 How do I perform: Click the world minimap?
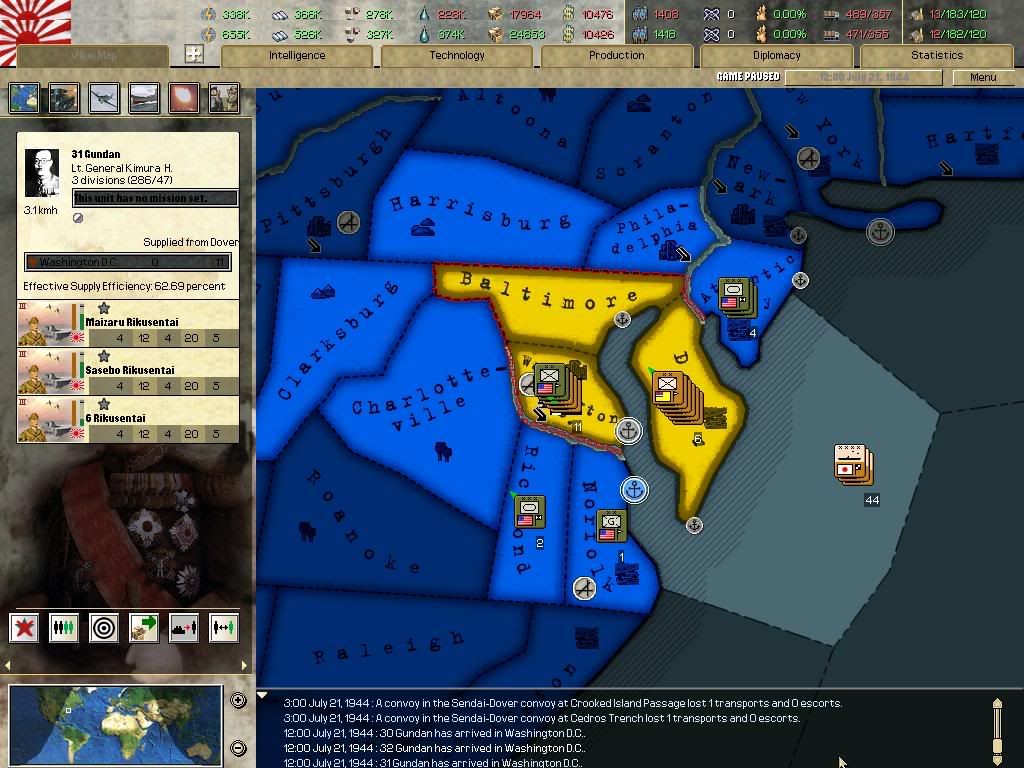pos(115,723)
